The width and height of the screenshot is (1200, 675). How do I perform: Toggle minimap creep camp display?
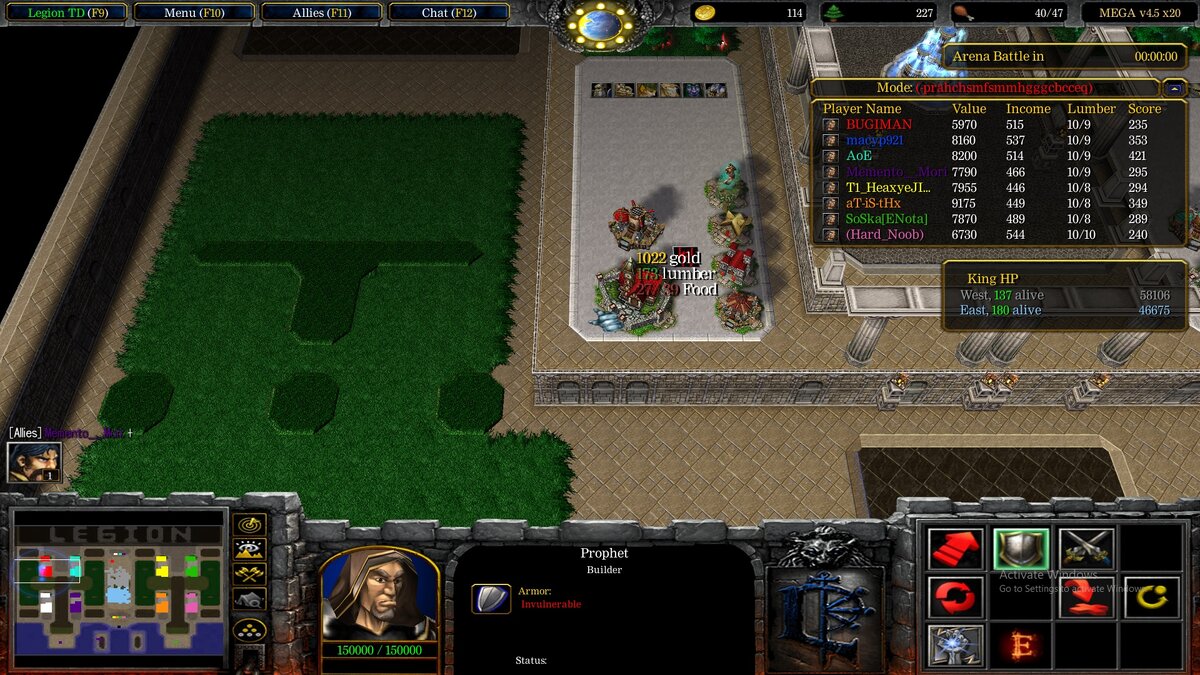click(249, 600)
